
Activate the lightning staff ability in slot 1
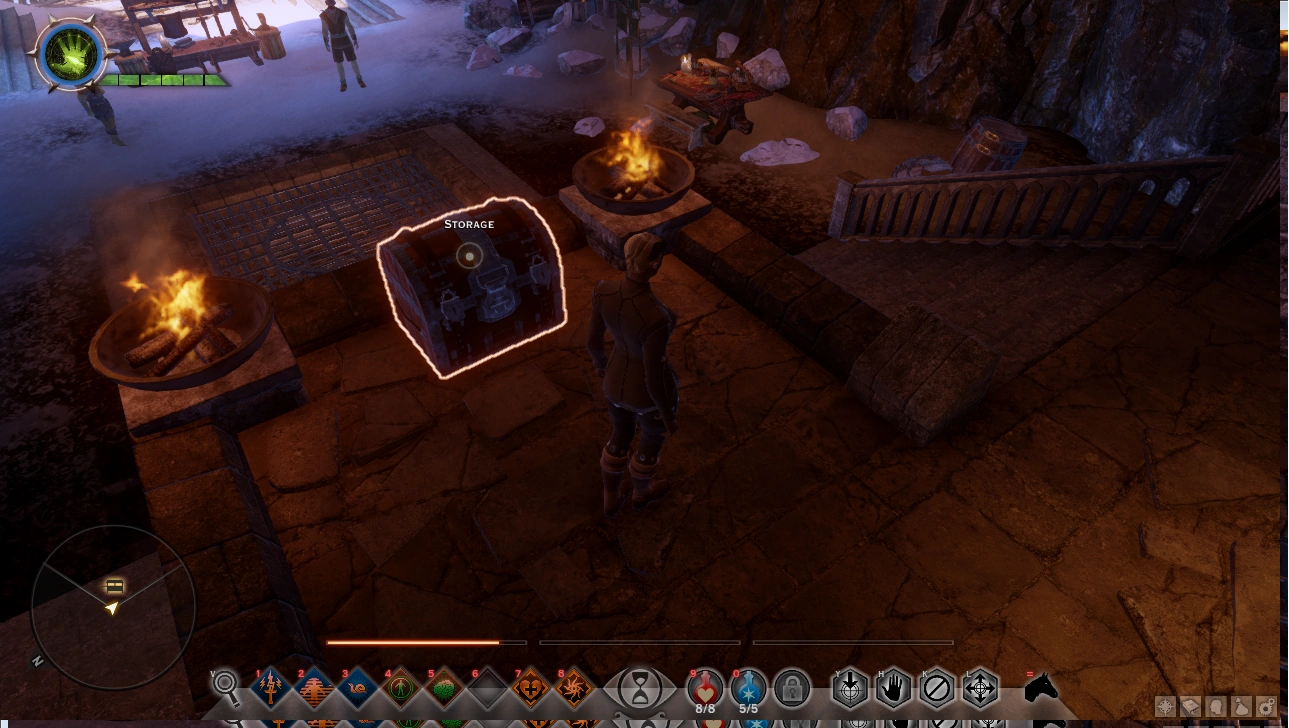click(x=271, y=688)
